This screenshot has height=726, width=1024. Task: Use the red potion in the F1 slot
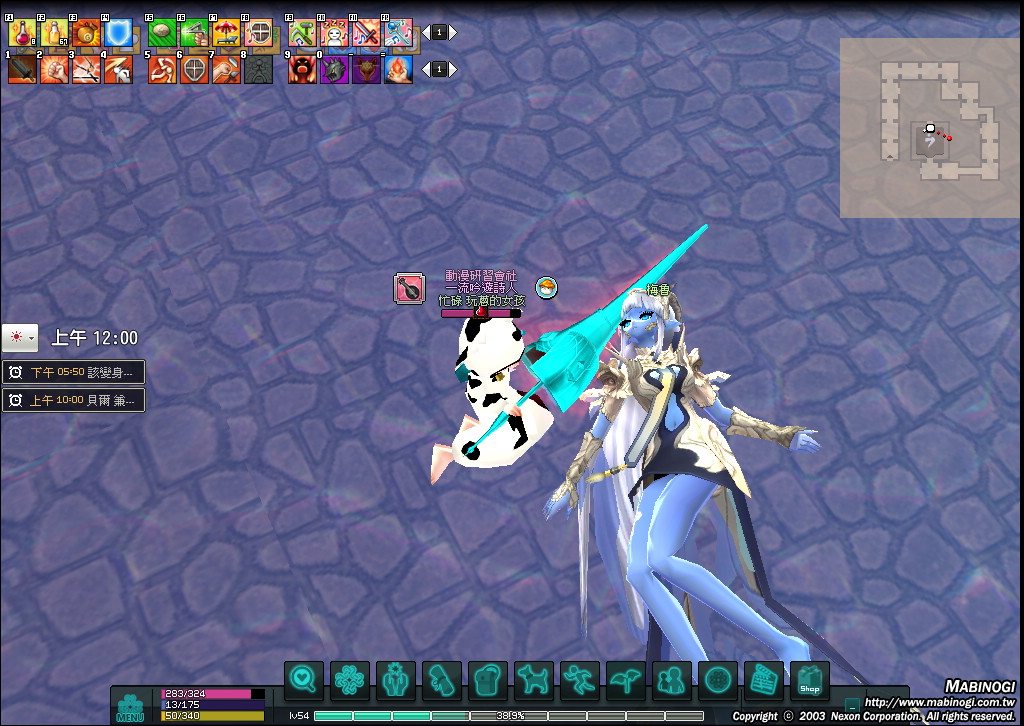(21, 34)
